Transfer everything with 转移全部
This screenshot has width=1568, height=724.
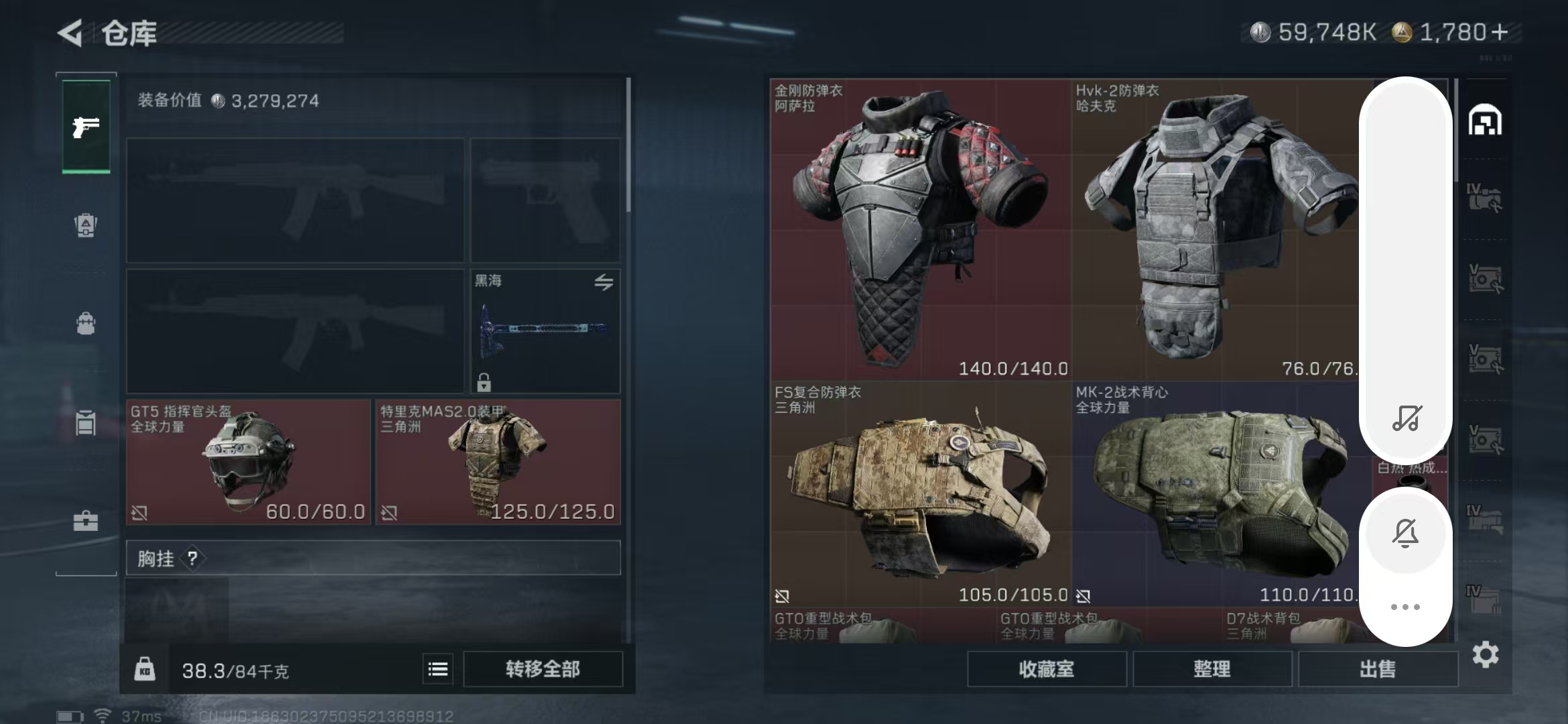click(x=542, y=669)
